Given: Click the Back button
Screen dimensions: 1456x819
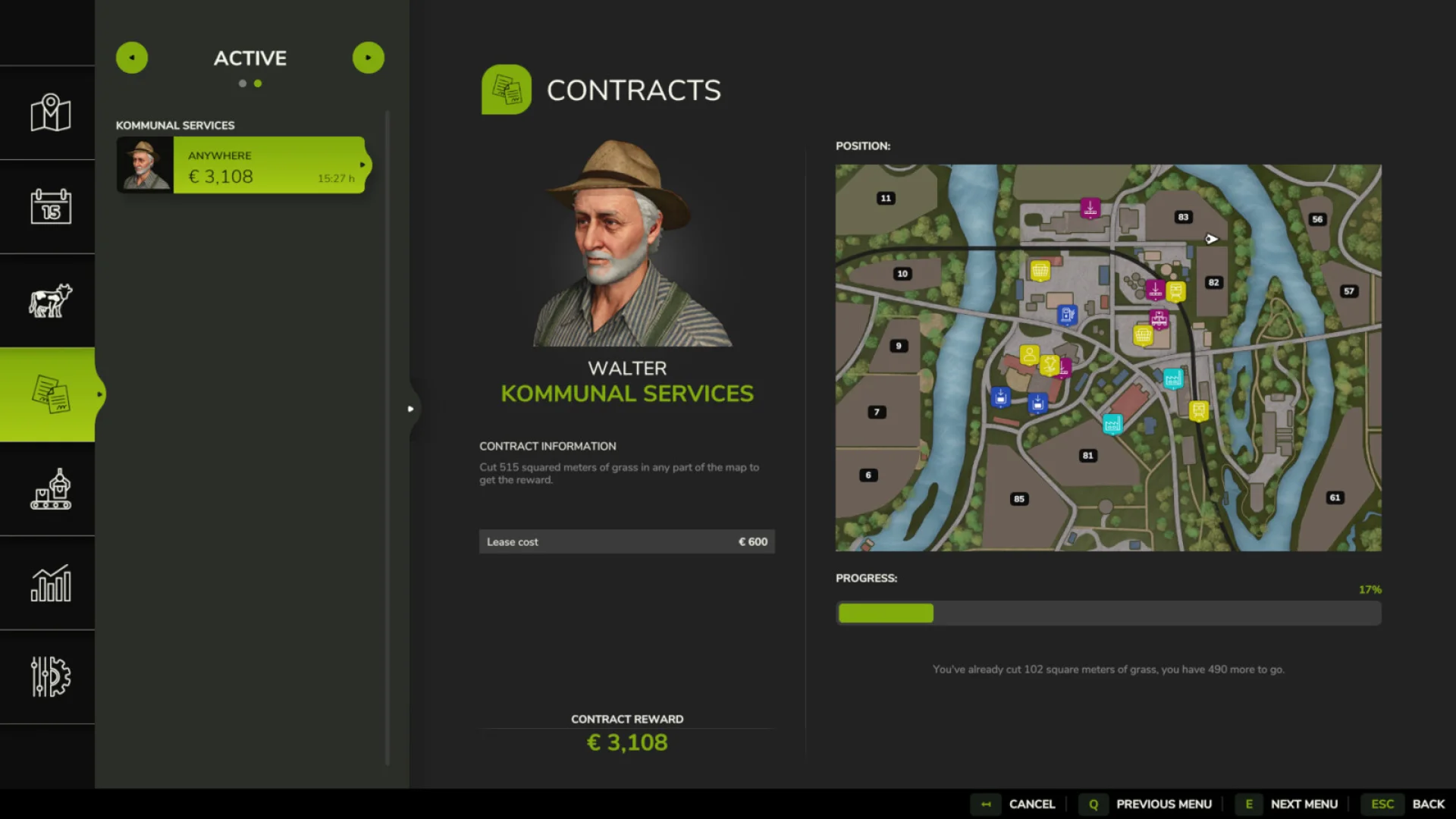Looking at the screenshot, I should click(1429, 804).
